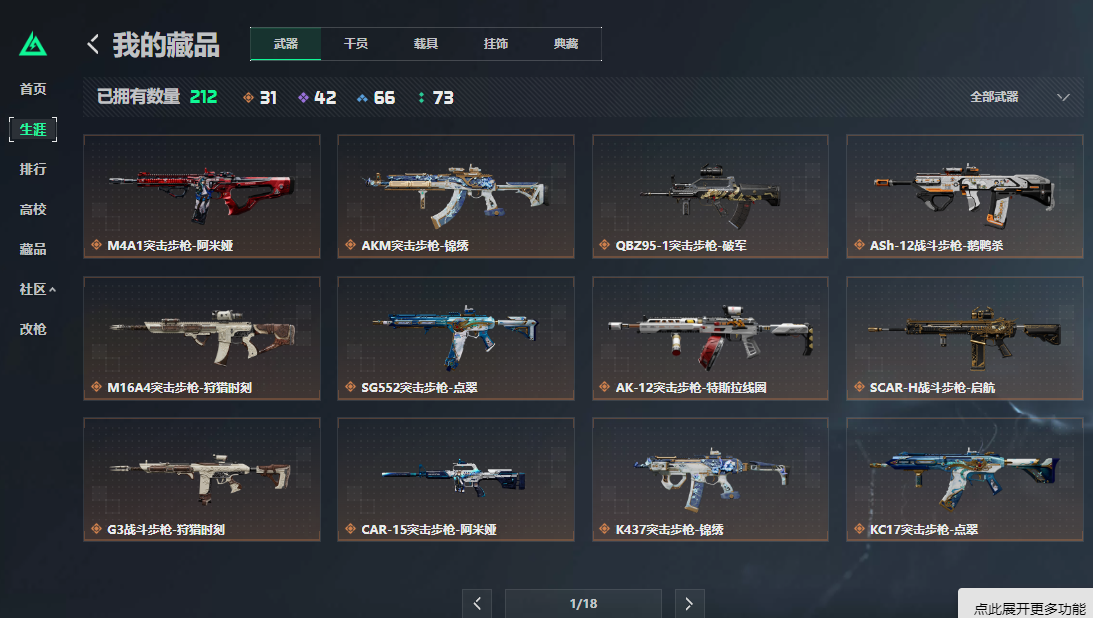This screenshot has width=1093, height=618.
Task: Open the 载具 tab
Action: 426,44
